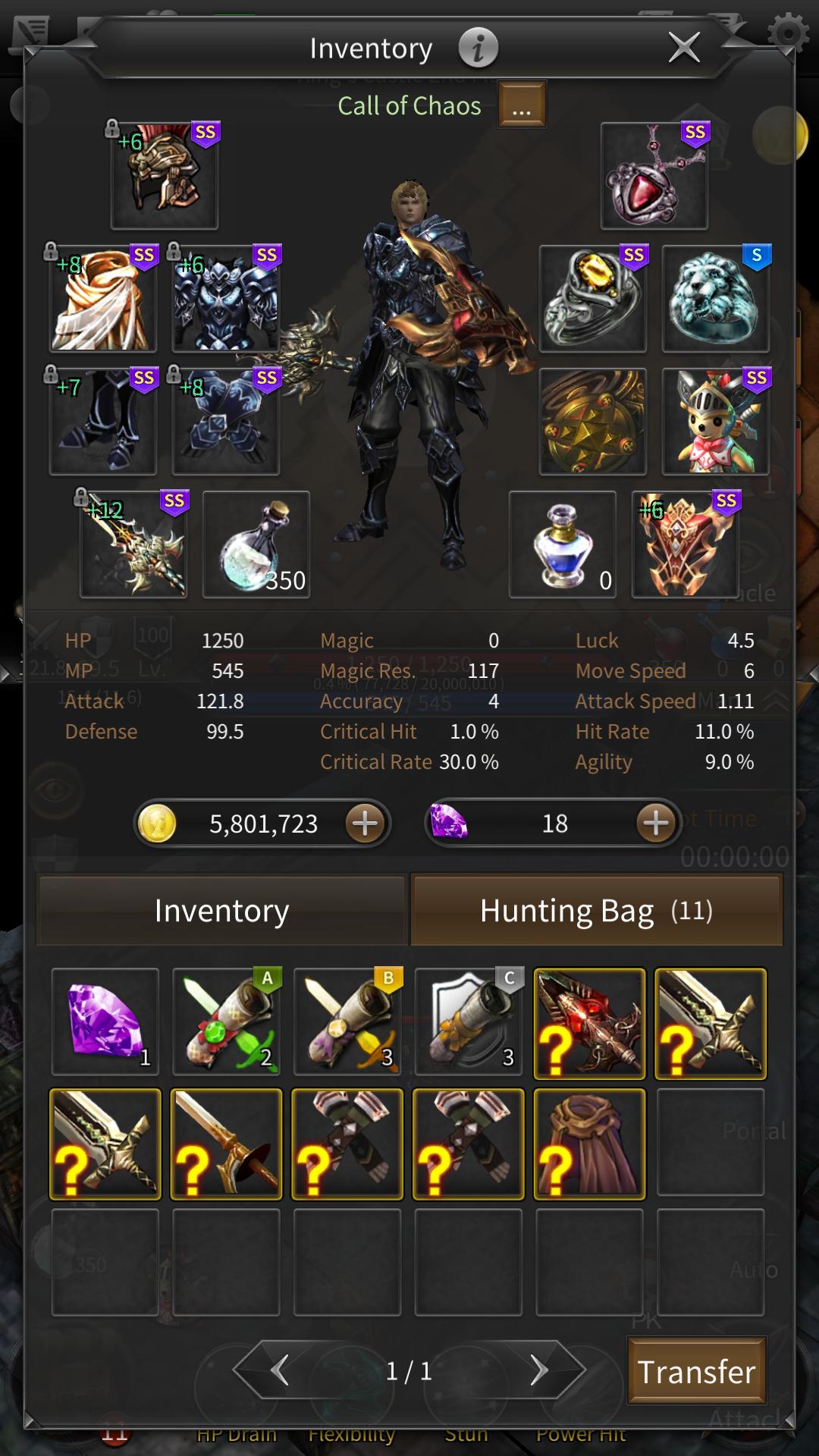Select the red gem necklace slot

pyautogui.click(x=654, y=175)
